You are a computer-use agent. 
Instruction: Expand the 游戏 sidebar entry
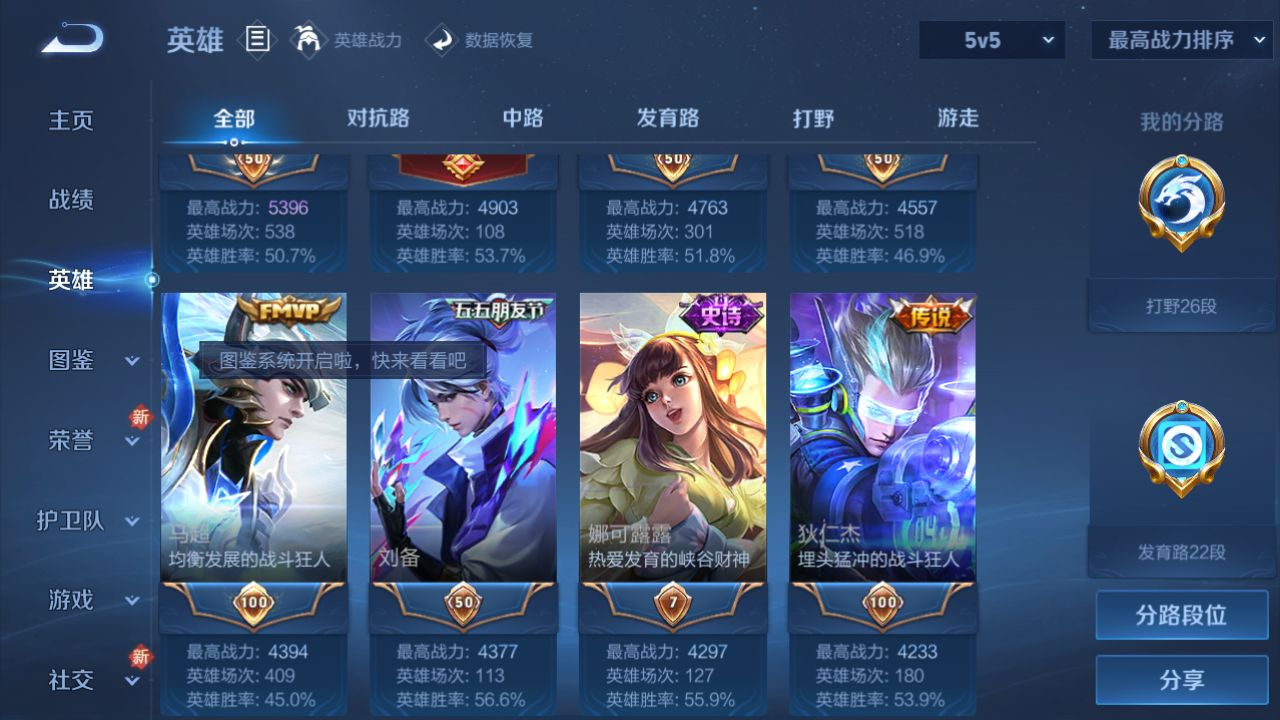pos(90,600)
